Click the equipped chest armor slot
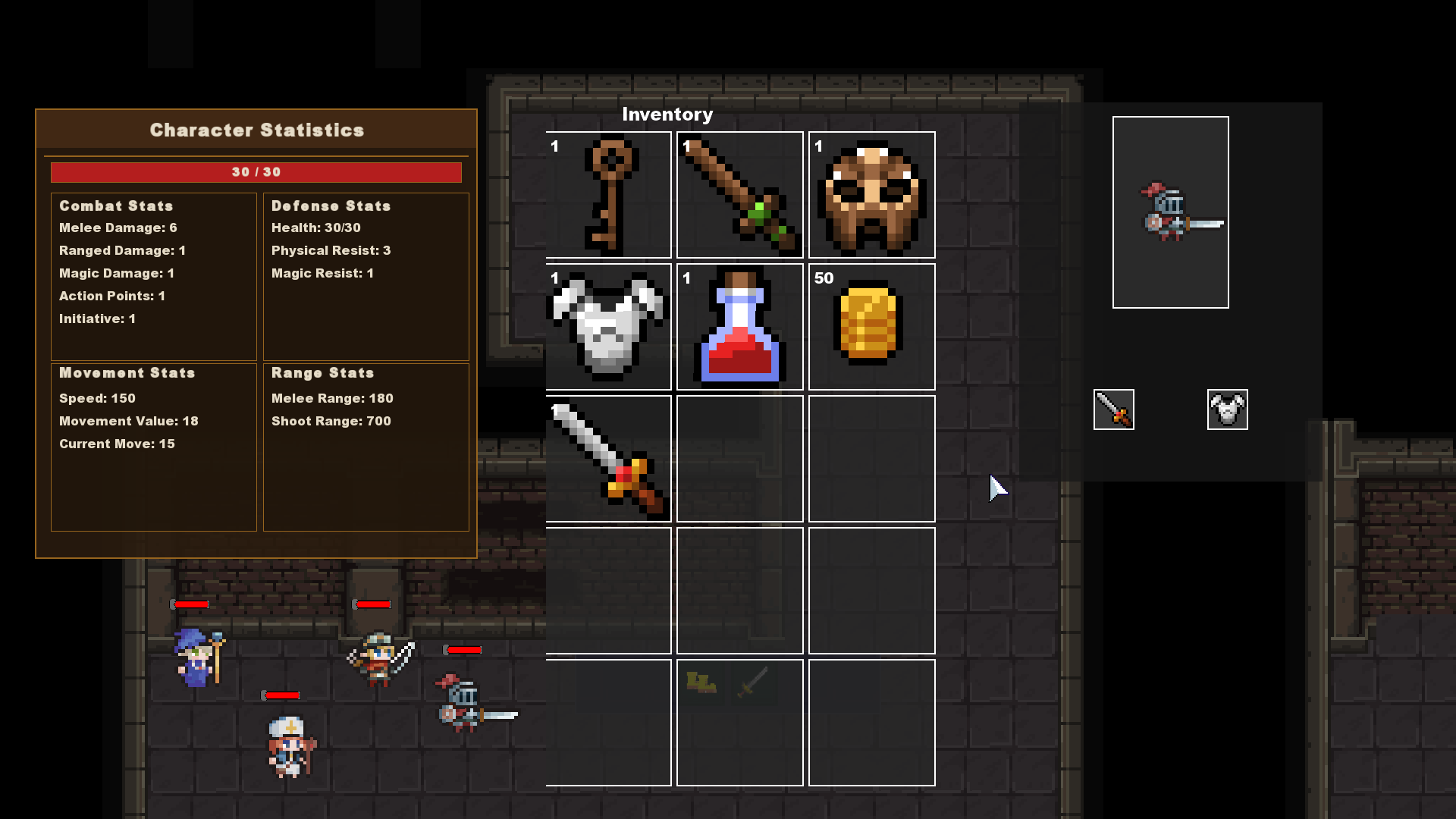 (x=1227, y=409)
